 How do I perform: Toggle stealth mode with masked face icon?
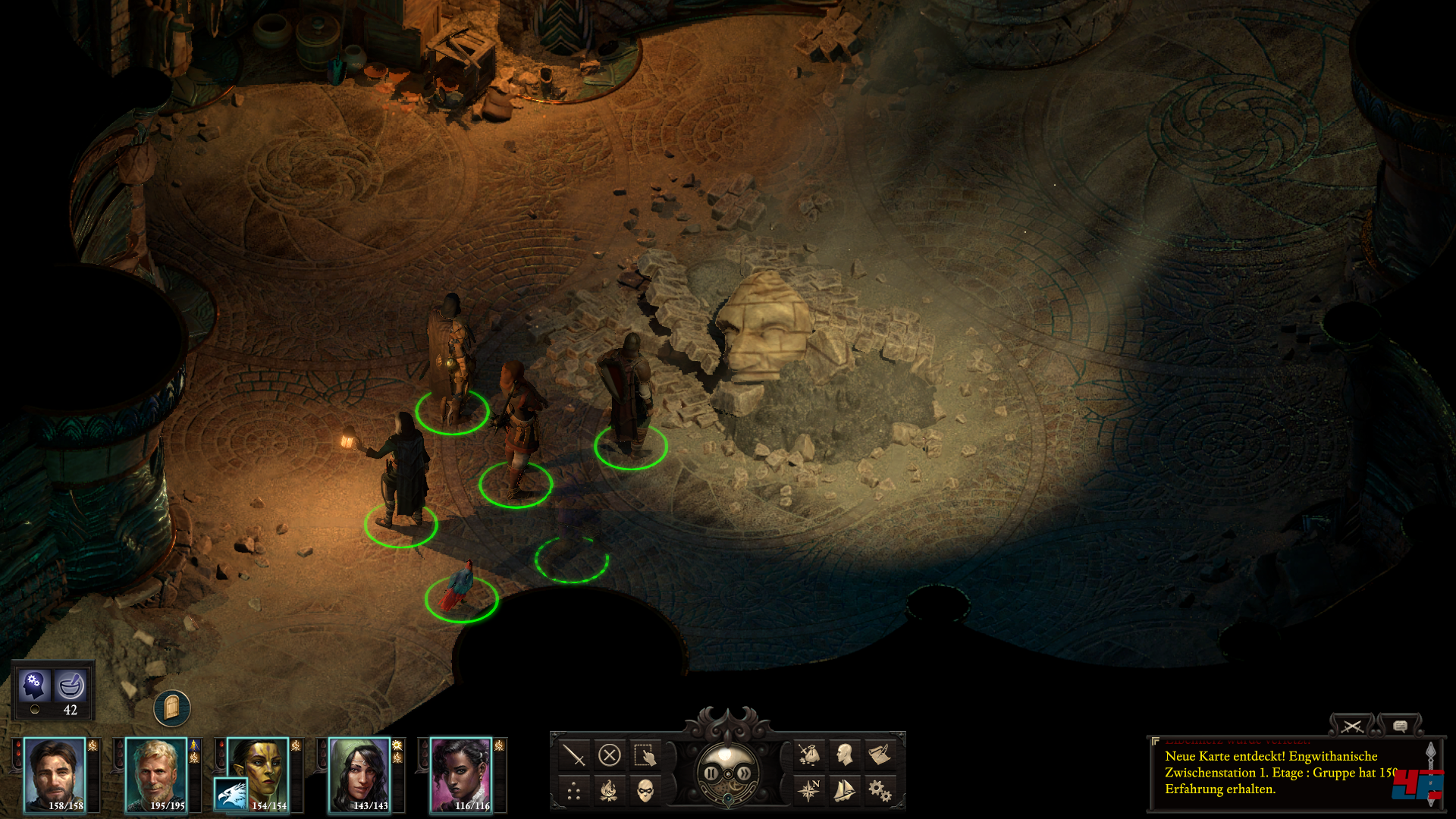645,792
